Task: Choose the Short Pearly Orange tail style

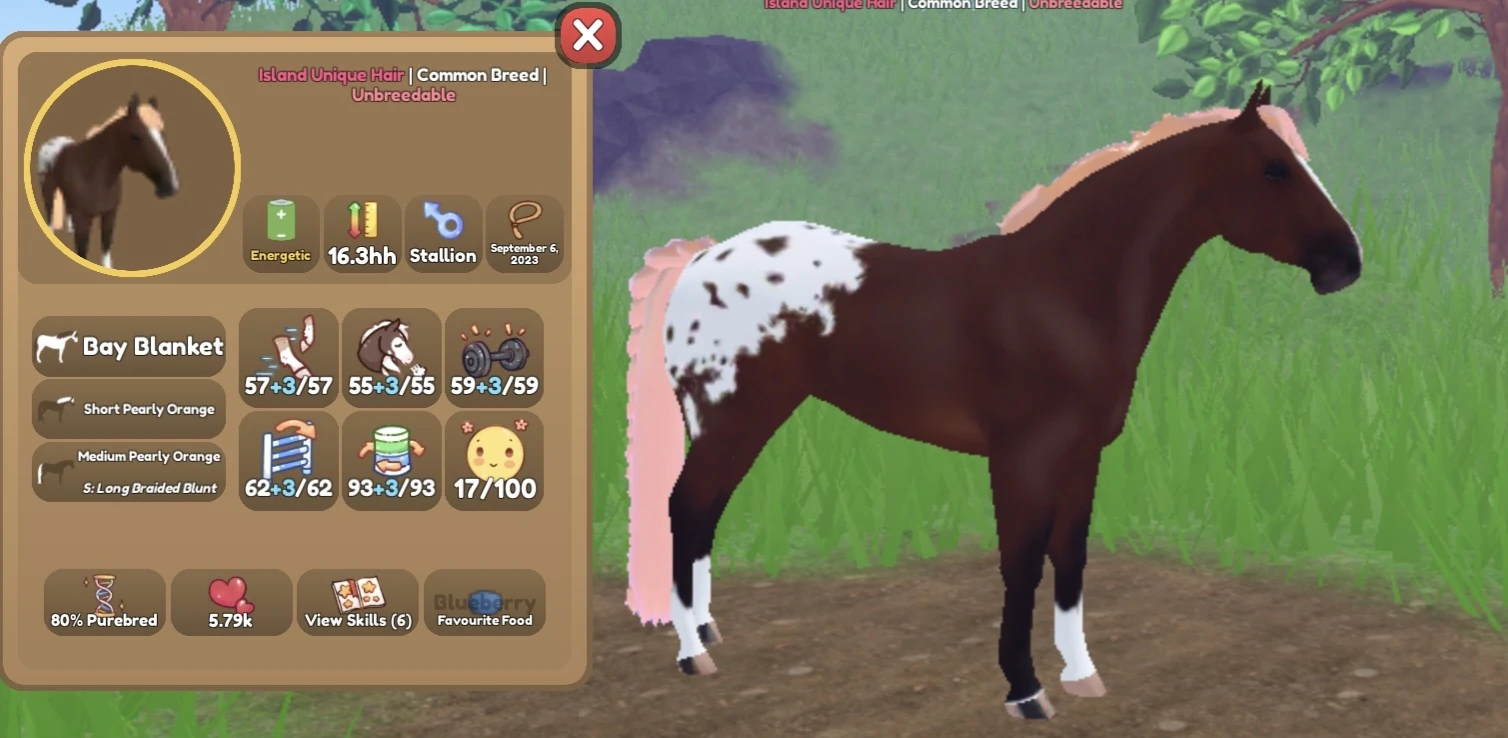Action: tap(128, 408)
